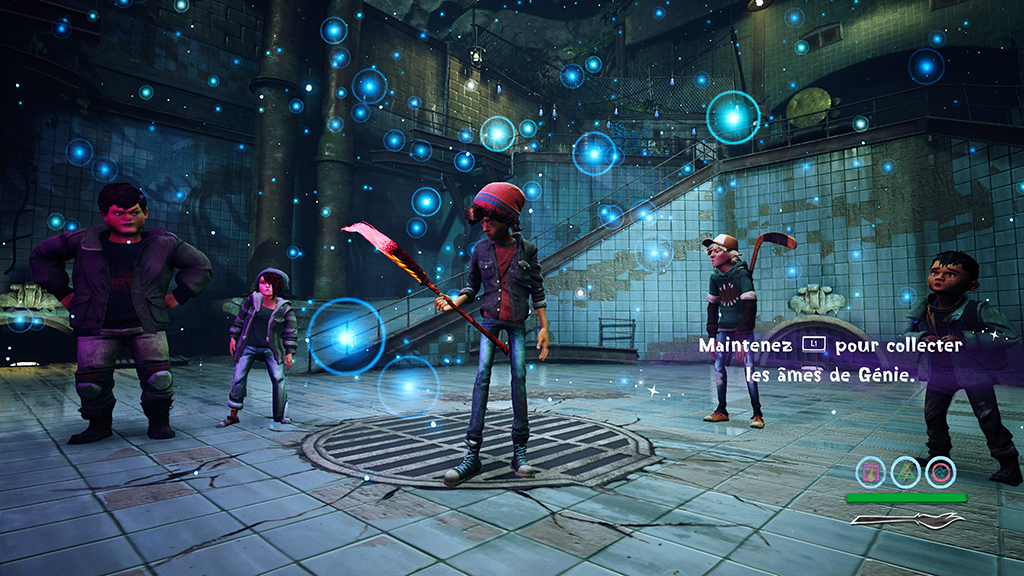
Task: Activate the pink square flame ability icon
Action: 871,471
